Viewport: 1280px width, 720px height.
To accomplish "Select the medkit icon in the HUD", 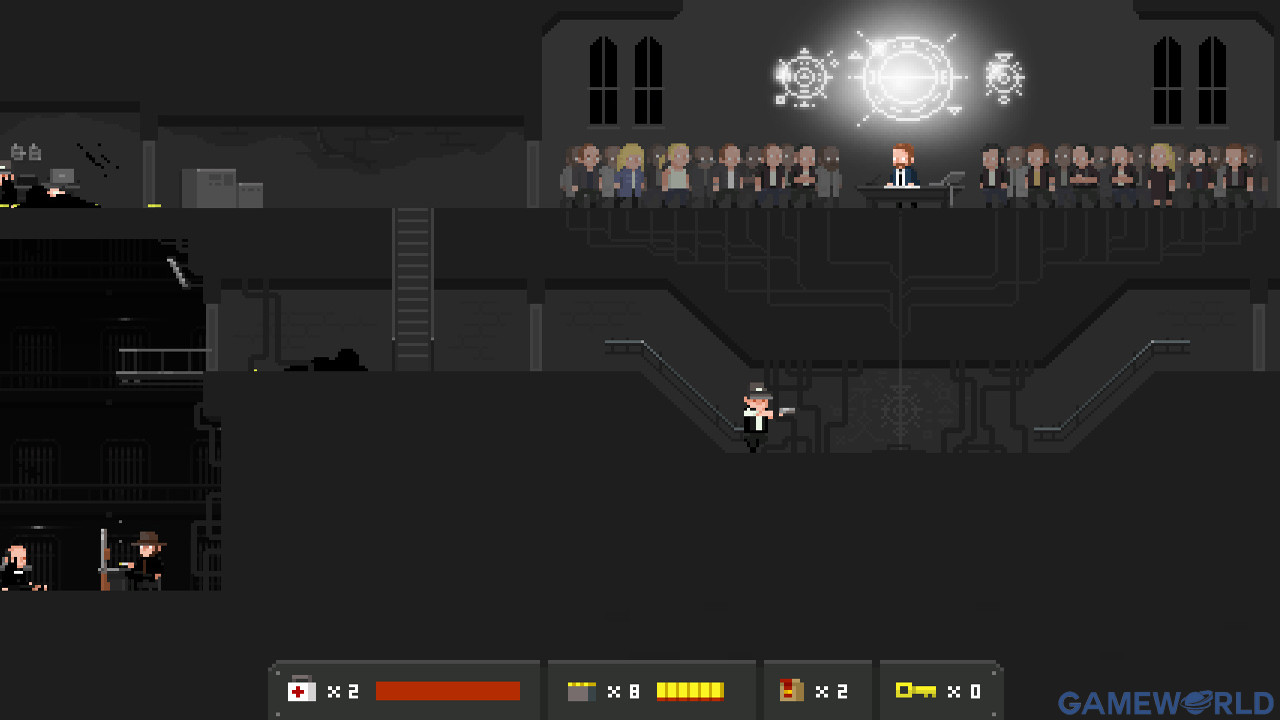I will point(301,690).
